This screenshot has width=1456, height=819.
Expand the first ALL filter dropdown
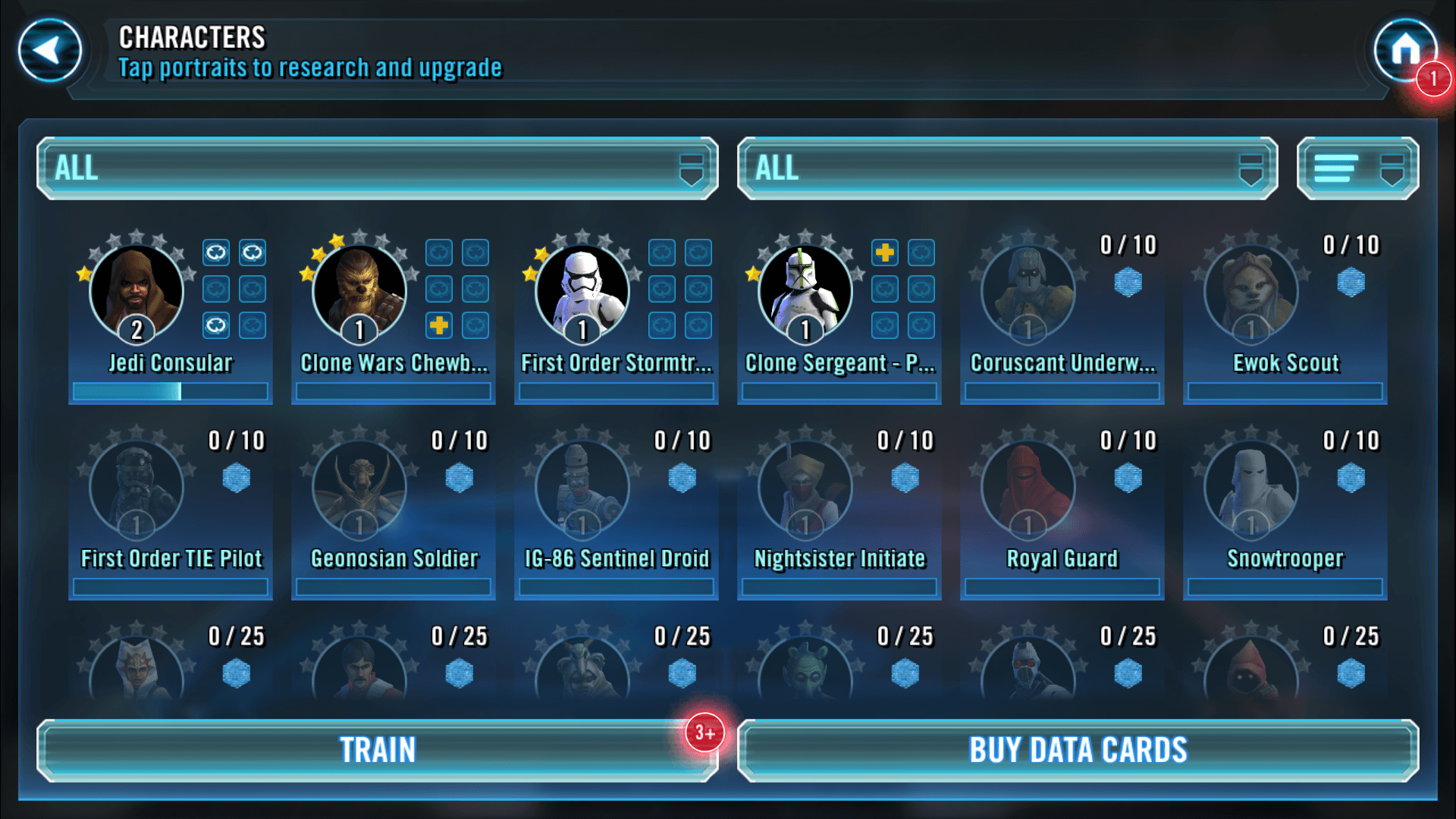click(x=378, y=168)
